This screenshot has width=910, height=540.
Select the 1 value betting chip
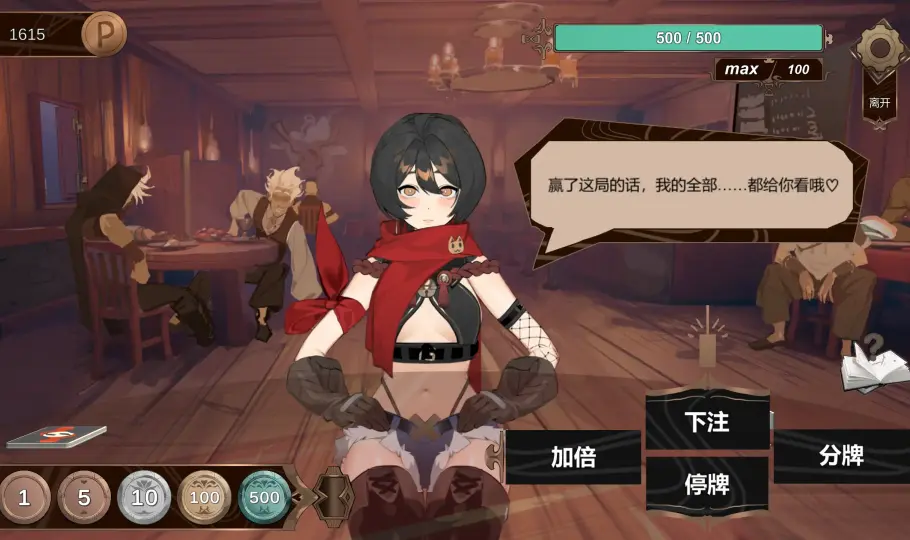click(x=23, y=497)
